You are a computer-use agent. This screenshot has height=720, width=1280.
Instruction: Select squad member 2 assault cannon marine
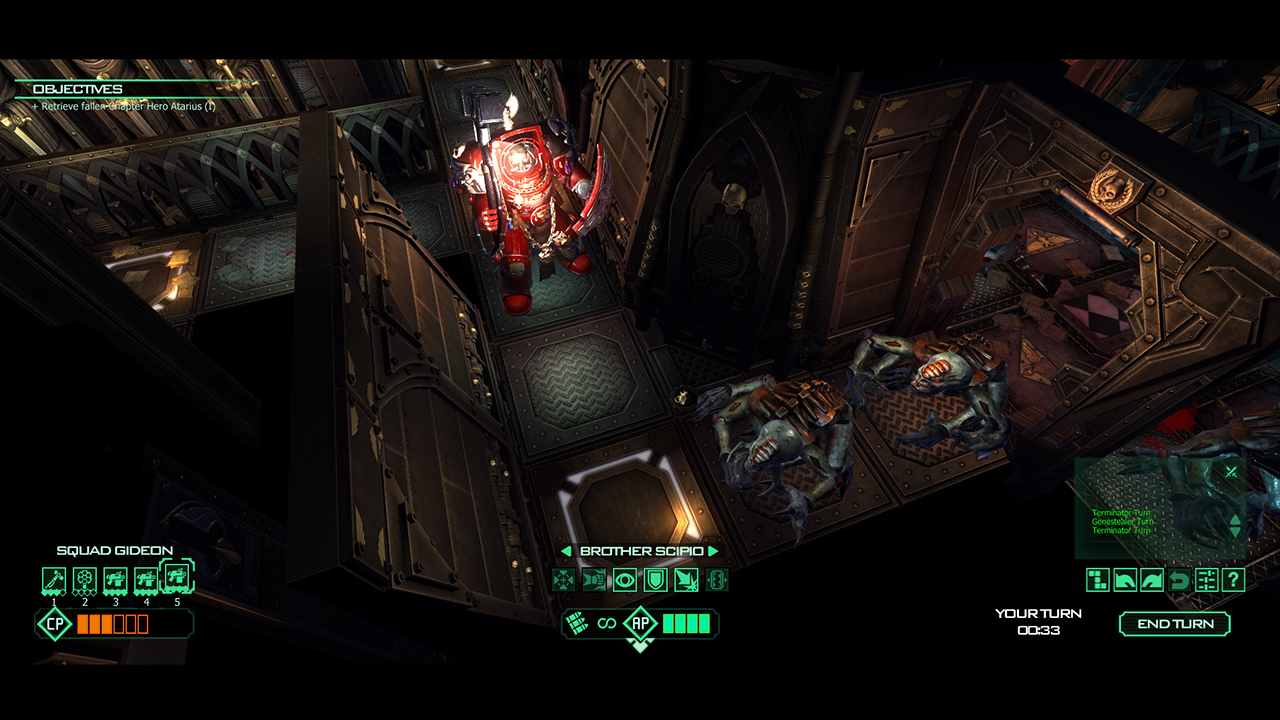click(83, 579)
